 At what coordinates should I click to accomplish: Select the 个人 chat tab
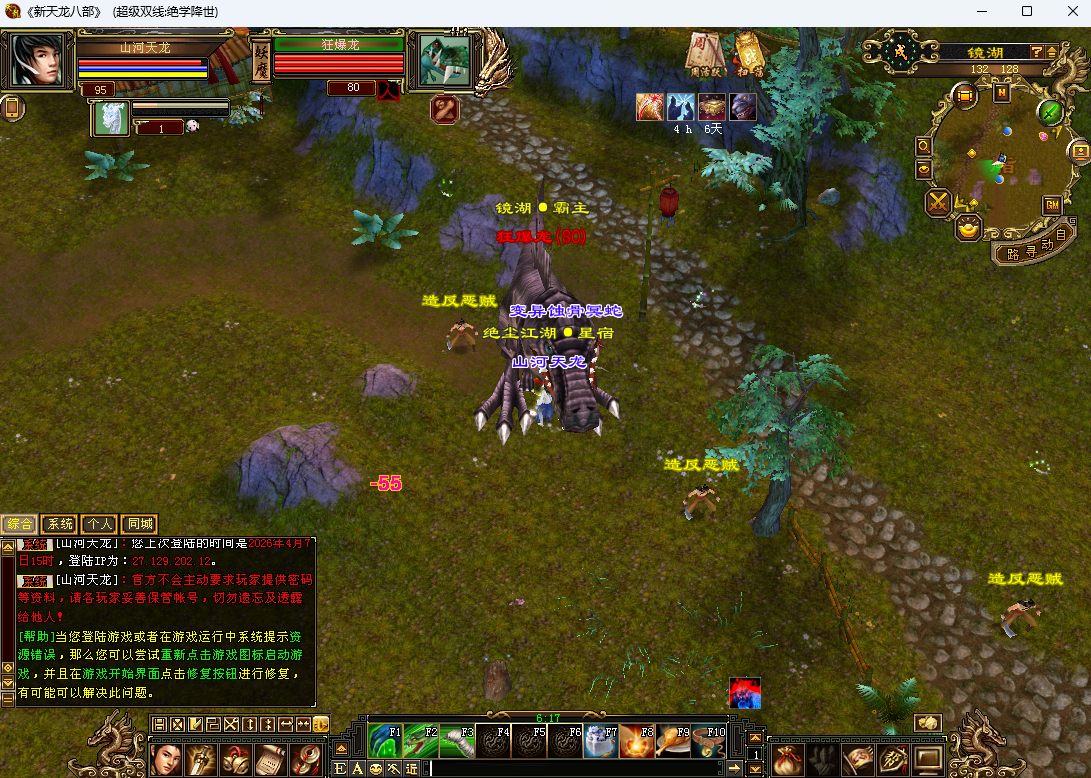pyautogui.click(x=99, y=524)
